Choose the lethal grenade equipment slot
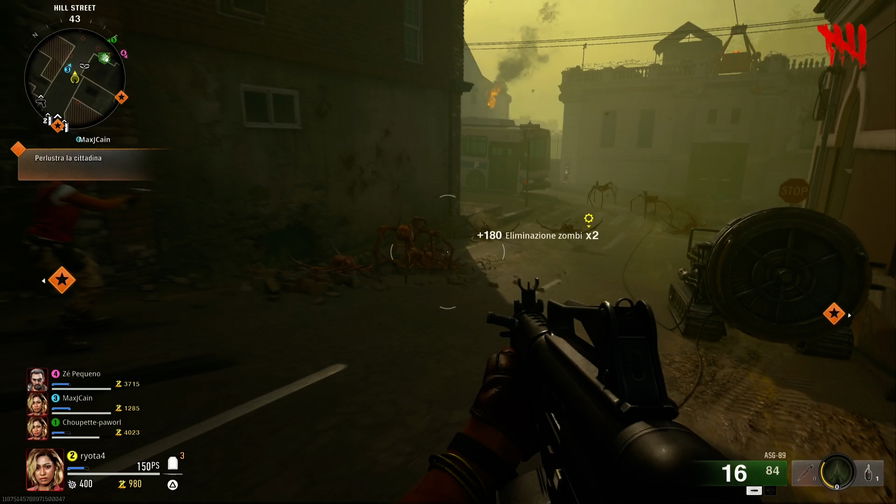896x504 pixels. coord(870,471)
